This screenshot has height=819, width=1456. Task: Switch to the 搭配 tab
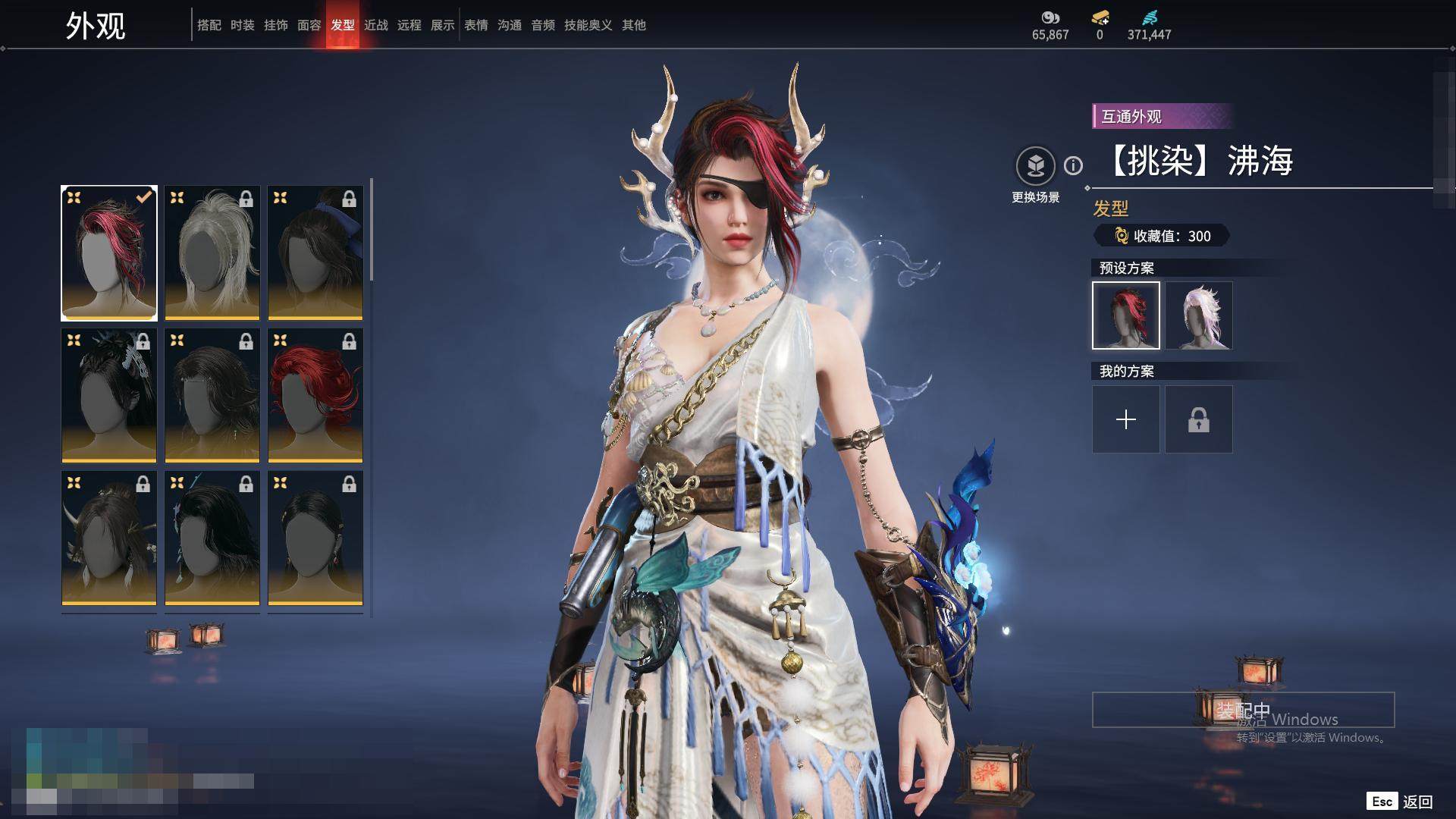(209, 25)
